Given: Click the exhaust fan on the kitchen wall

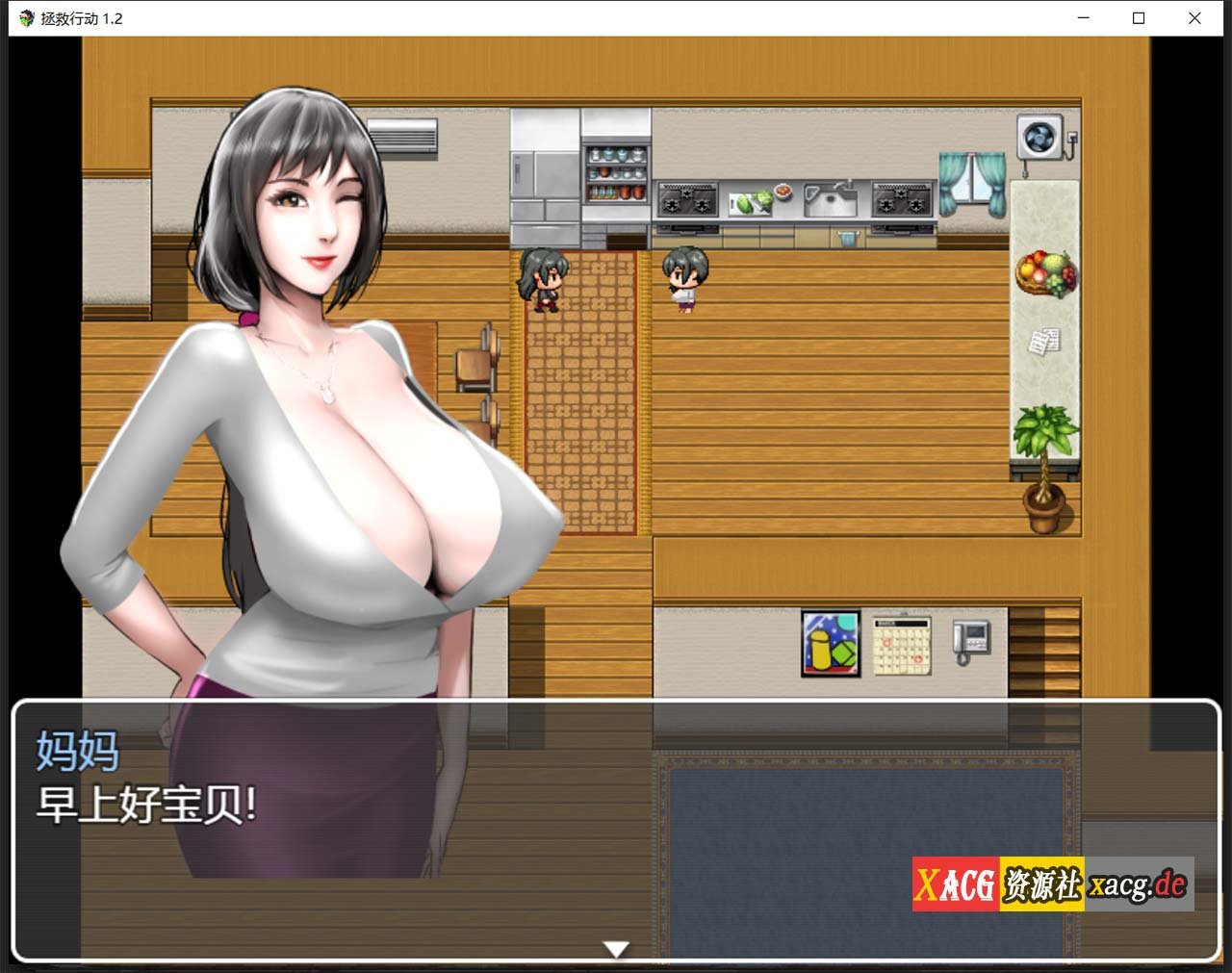Looking at the screenshot, I should pyautogui.click(x=1041, y=138).
